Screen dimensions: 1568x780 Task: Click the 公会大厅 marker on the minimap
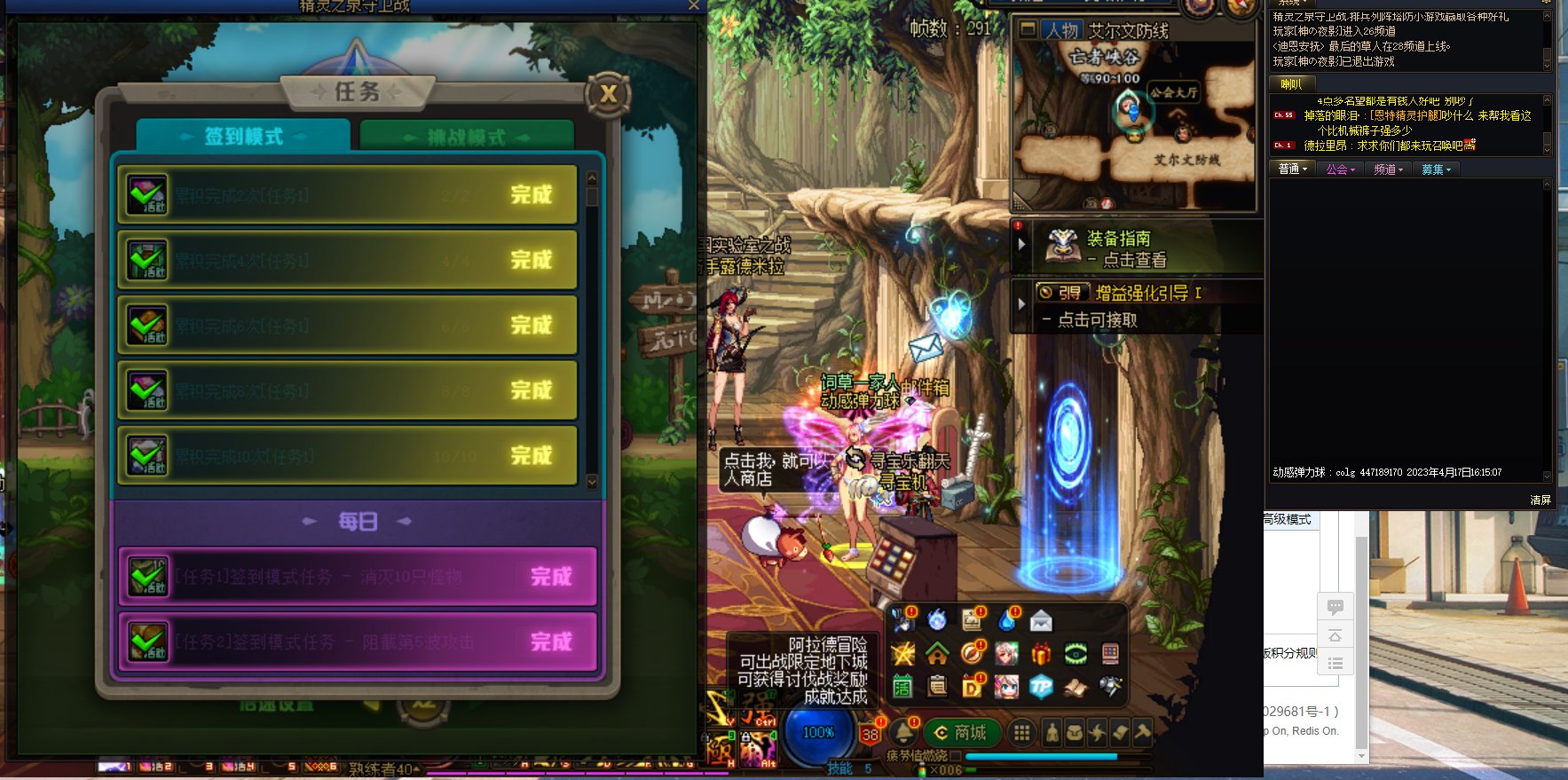1173,92
